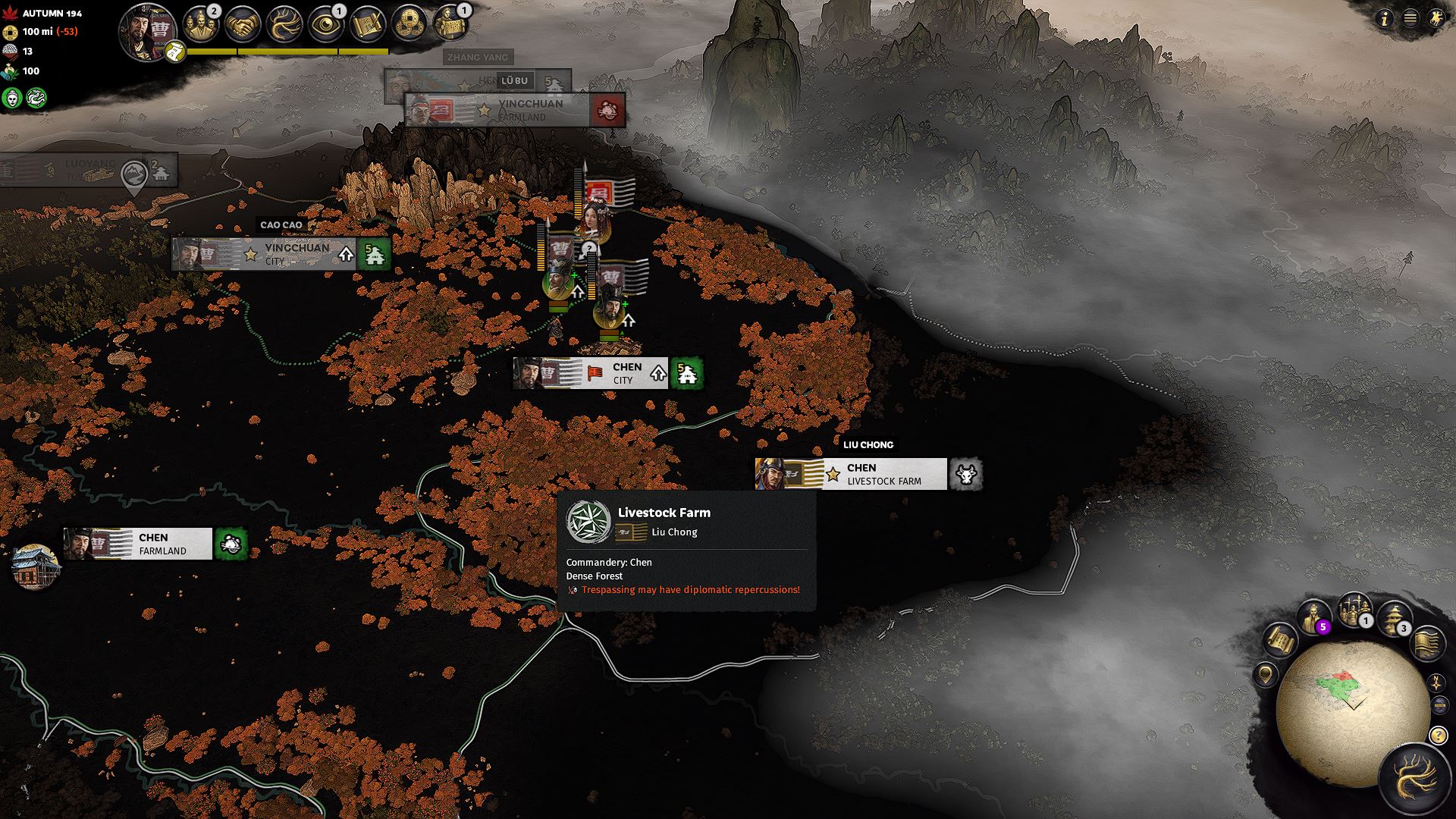Image resolution: width=1456 pixels, height=819 pixels.
Task: Open the scroll and brush panel
Action: (x=369, y=24)
